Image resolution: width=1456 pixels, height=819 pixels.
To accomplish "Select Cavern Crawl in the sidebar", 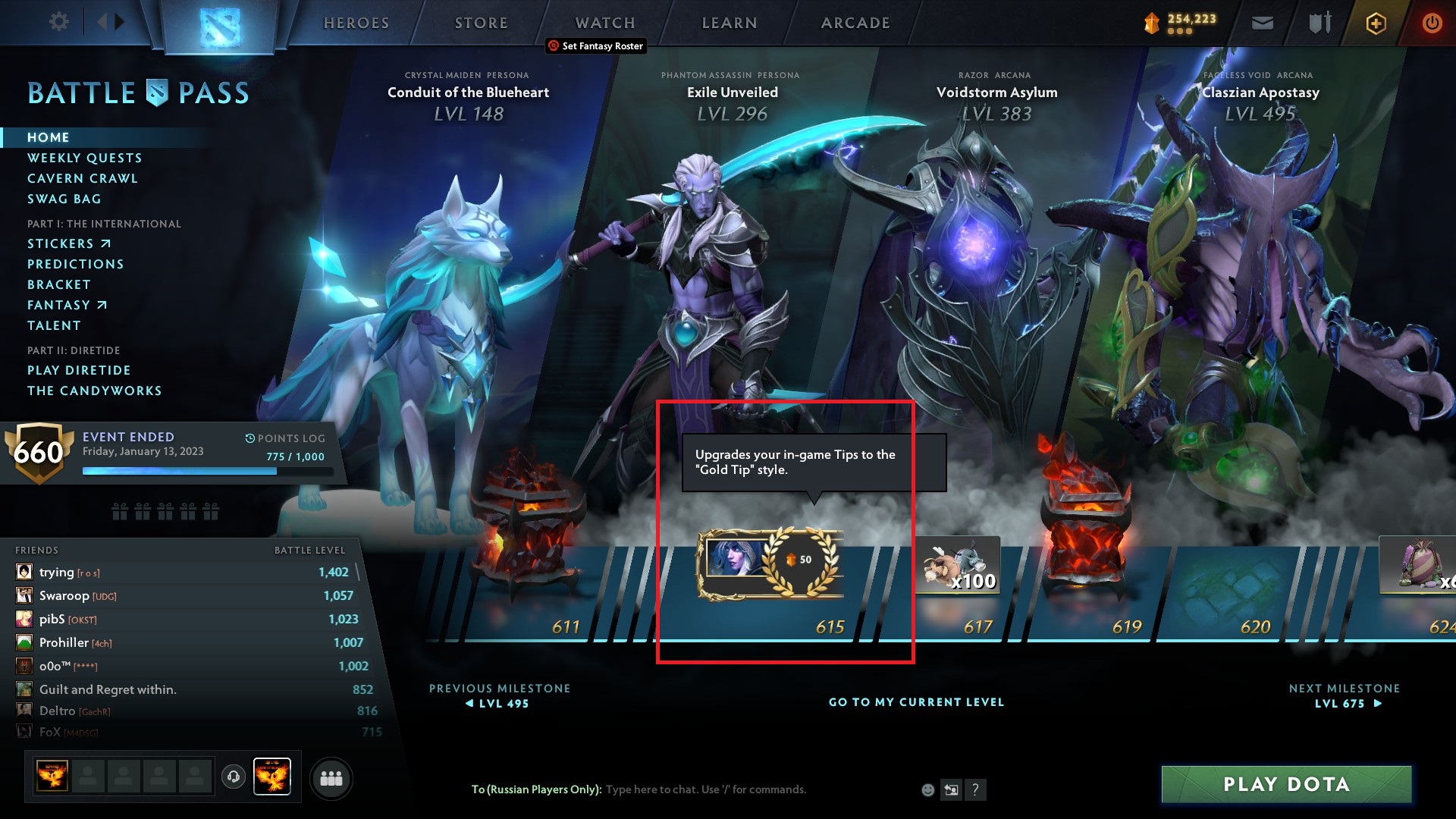I will tap(82, 178).
